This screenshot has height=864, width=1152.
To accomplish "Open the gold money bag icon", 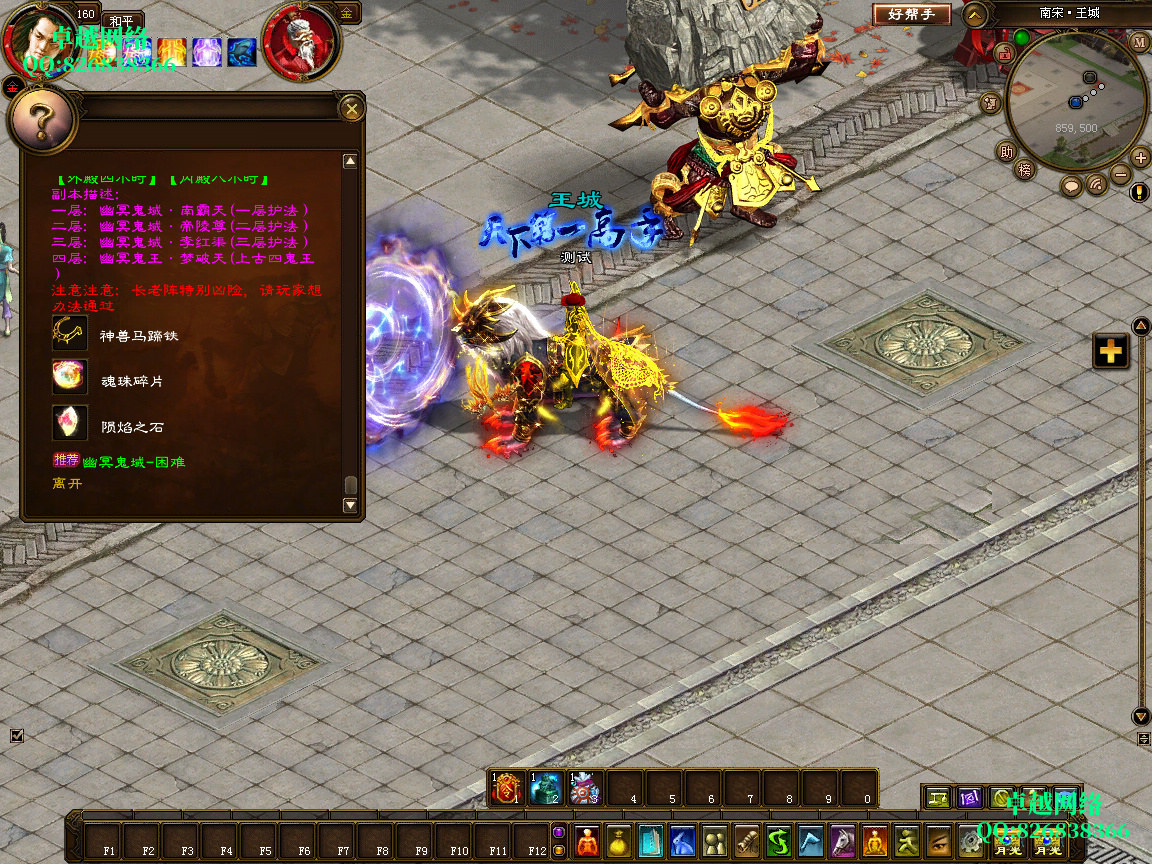I will click(x=619, y=840).
